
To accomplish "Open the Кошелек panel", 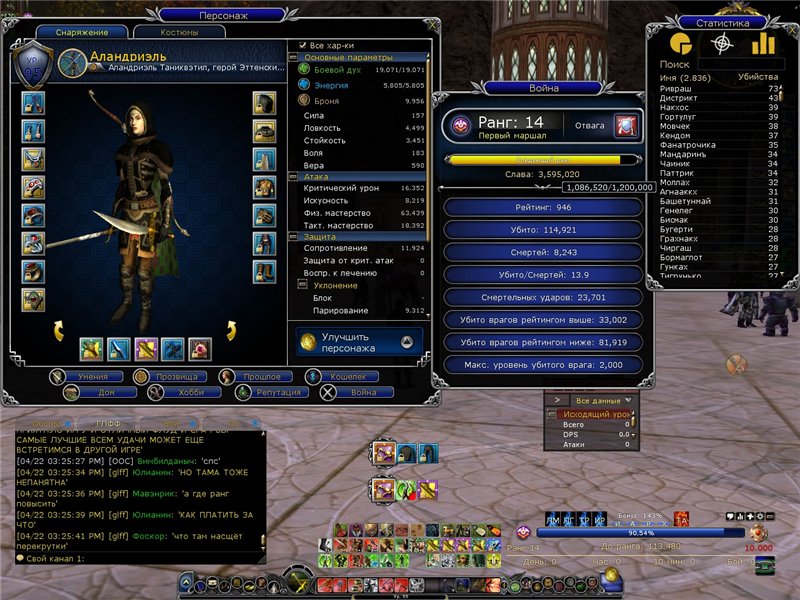I will (x=348, y=377).
